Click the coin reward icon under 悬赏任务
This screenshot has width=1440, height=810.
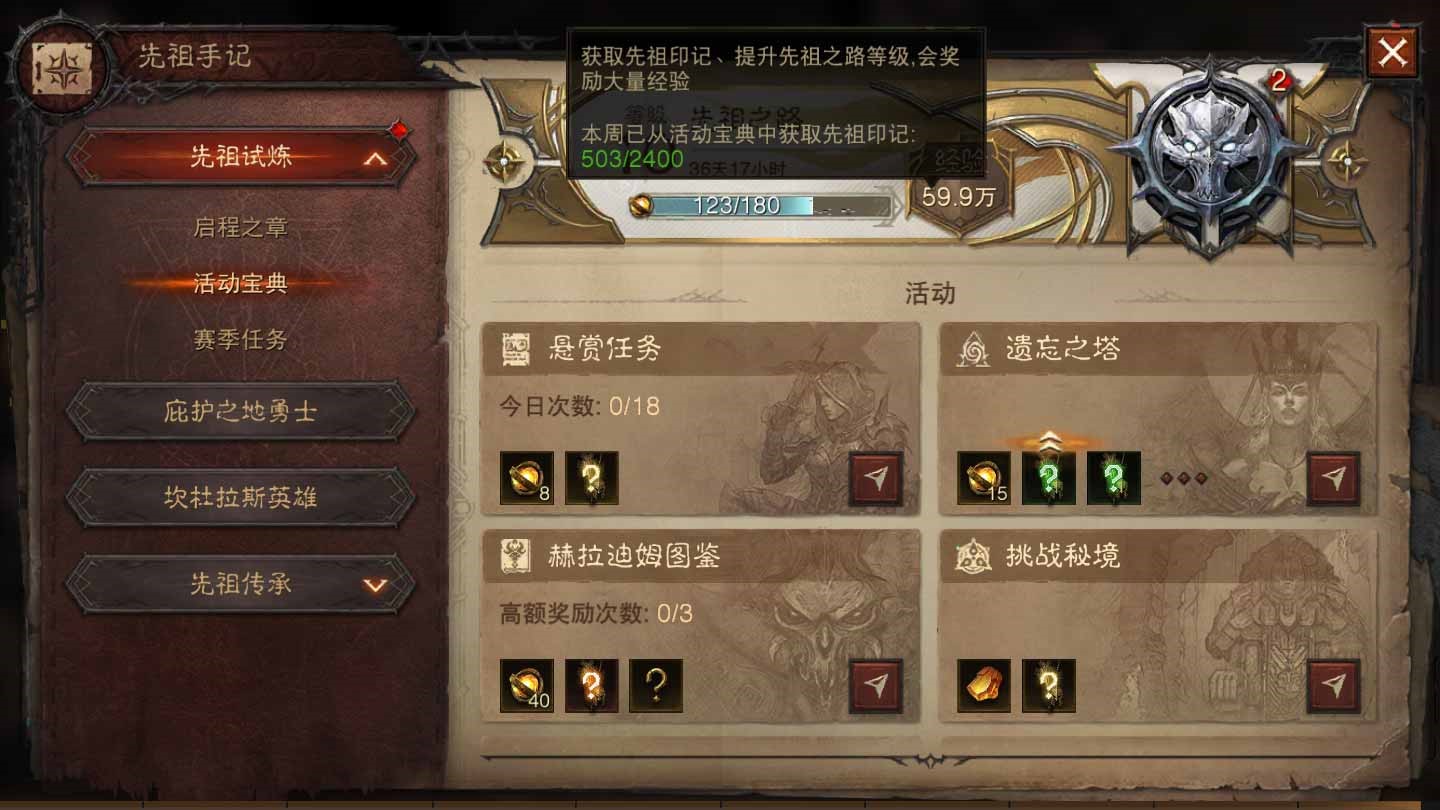pyautogui.click(x=528, y=478)
